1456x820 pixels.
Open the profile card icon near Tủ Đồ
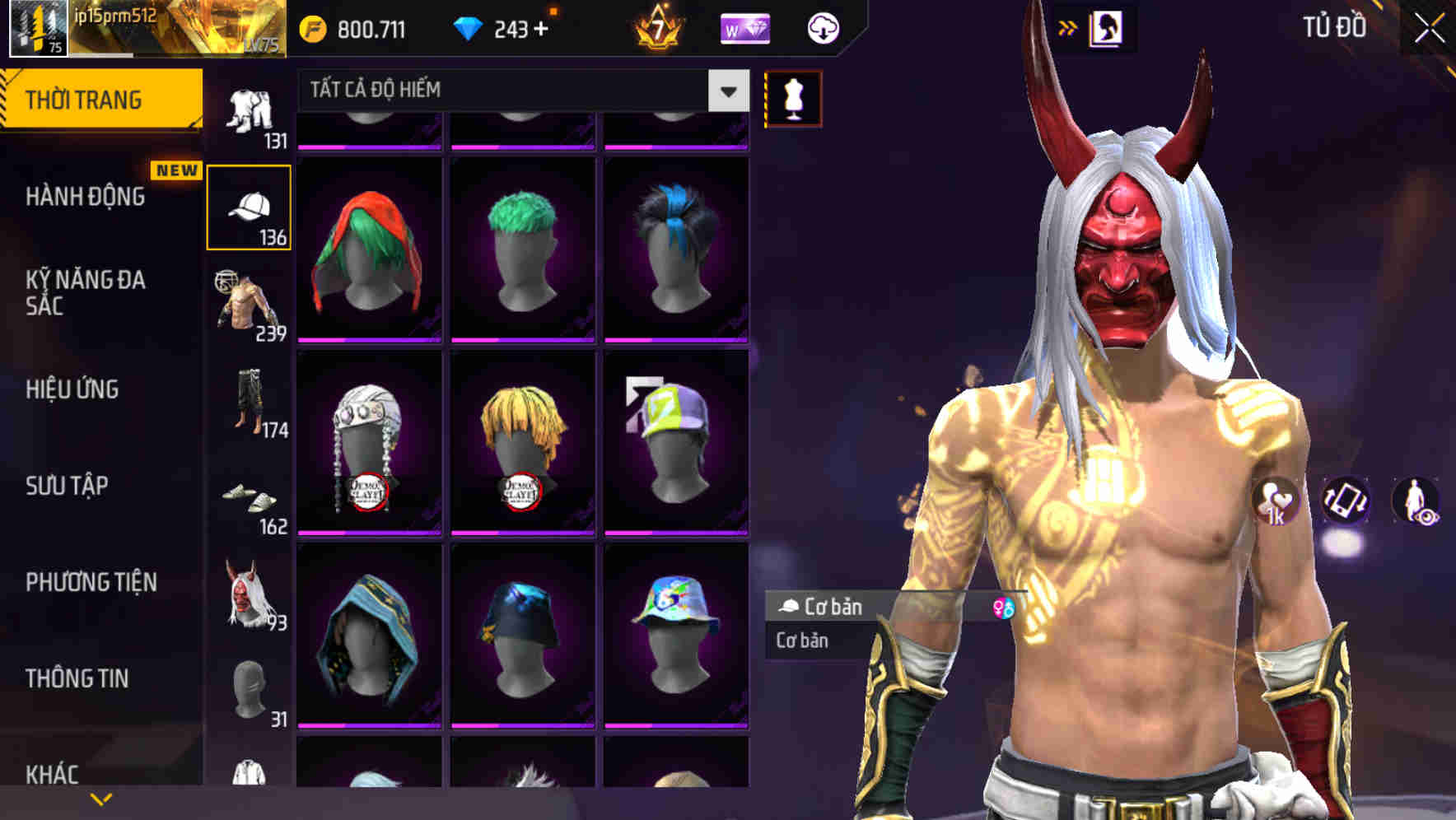[x=1107, y=27]
